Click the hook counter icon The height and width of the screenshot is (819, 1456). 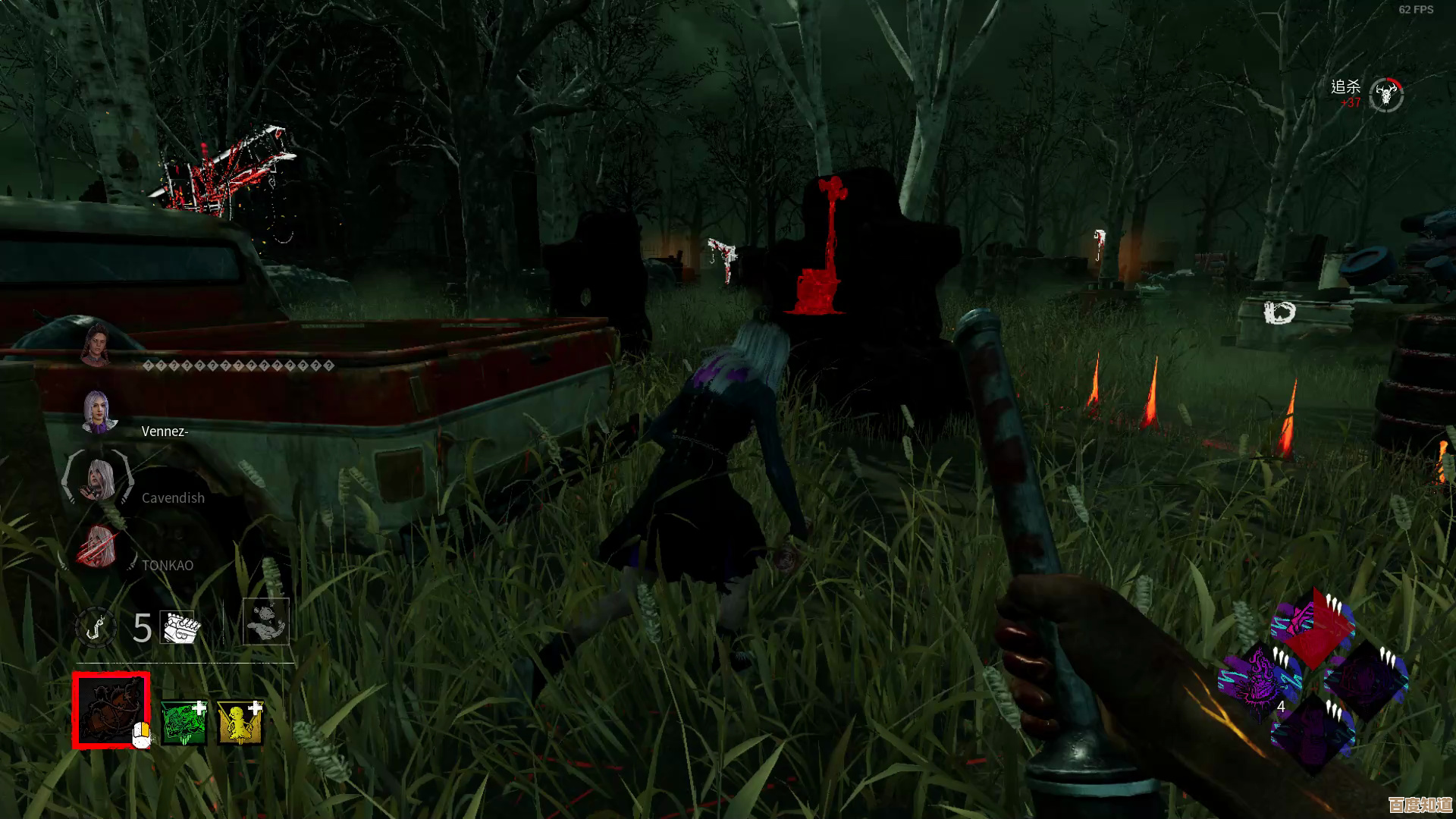click(x=95, y=628)
